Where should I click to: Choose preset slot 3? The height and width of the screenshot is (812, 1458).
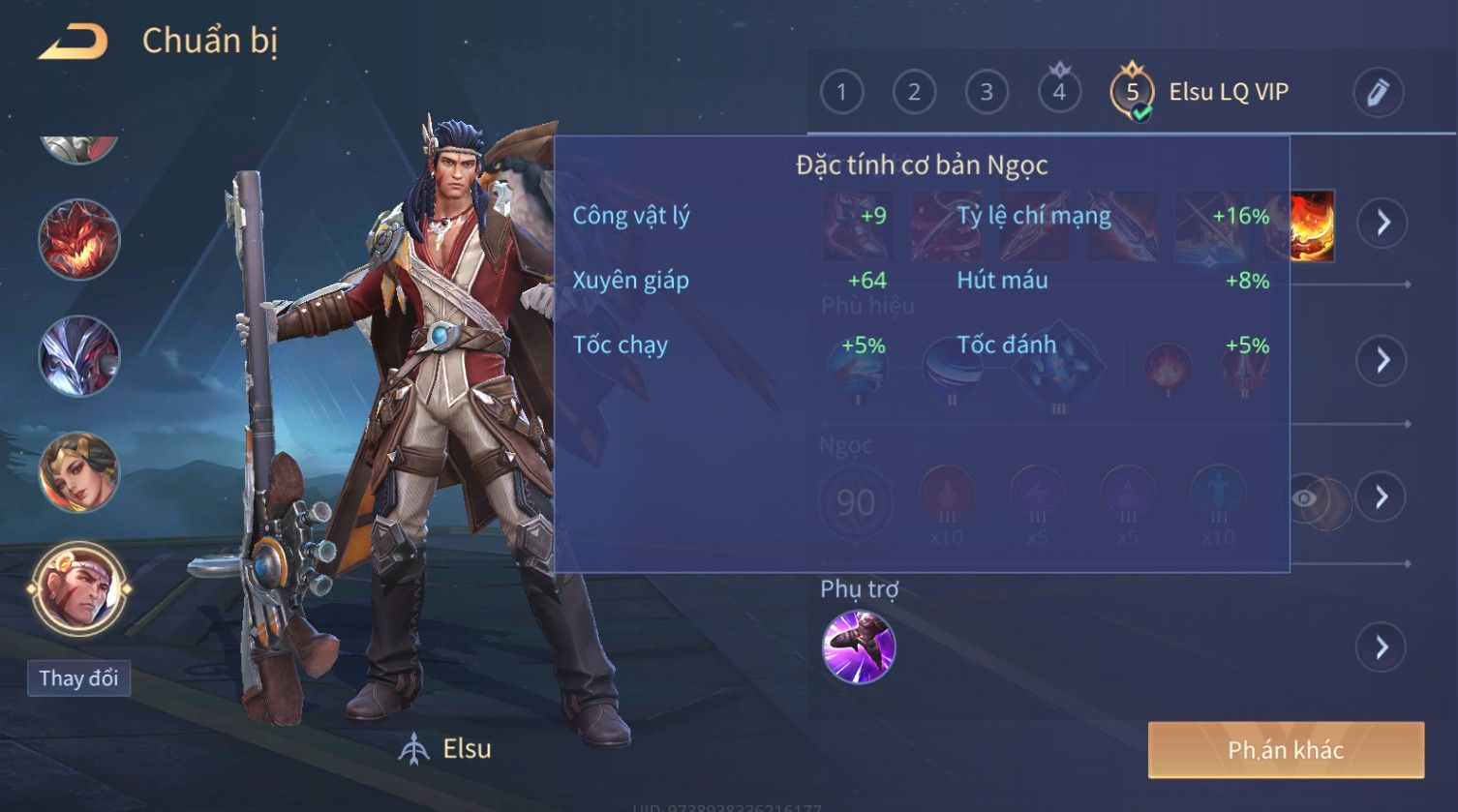(x=987, y=92)
